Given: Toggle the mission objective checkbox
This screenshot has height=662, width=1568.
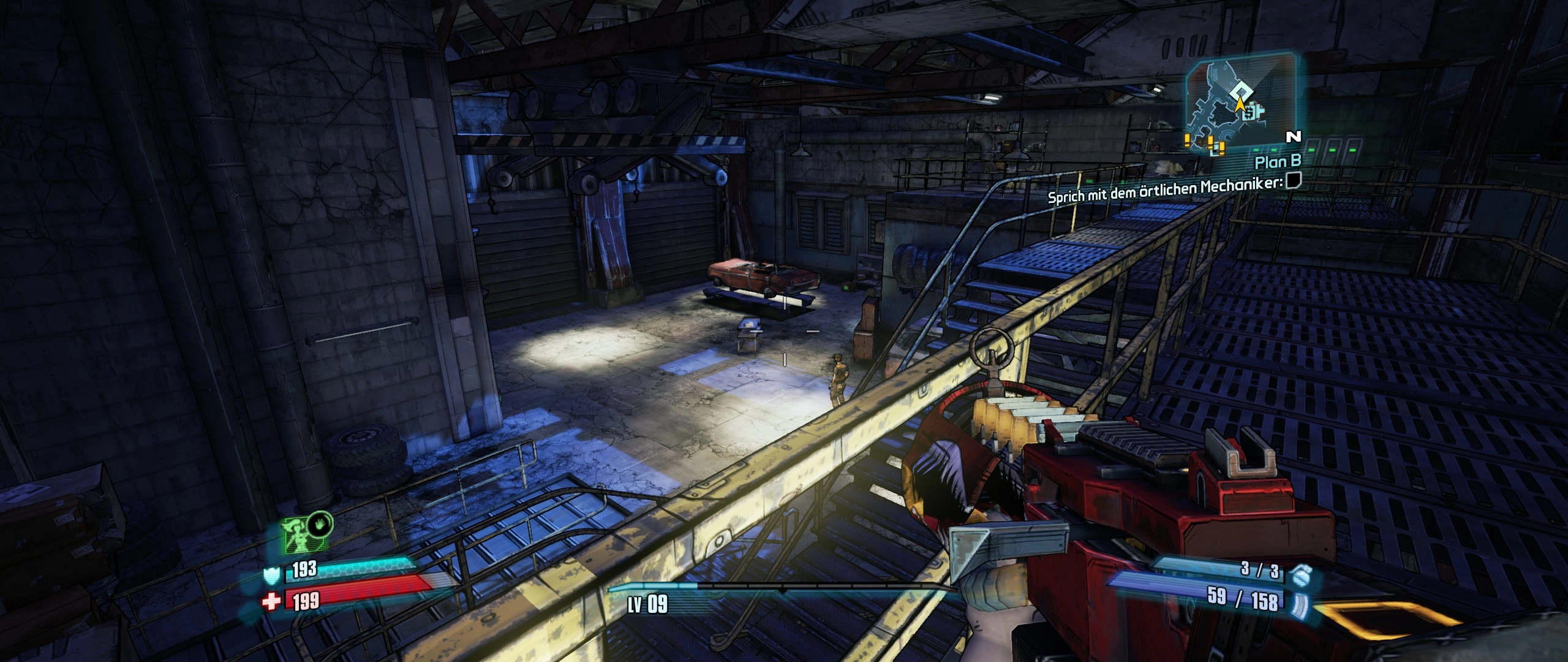Looking at the screenshot, I should tap(1292, 180).
